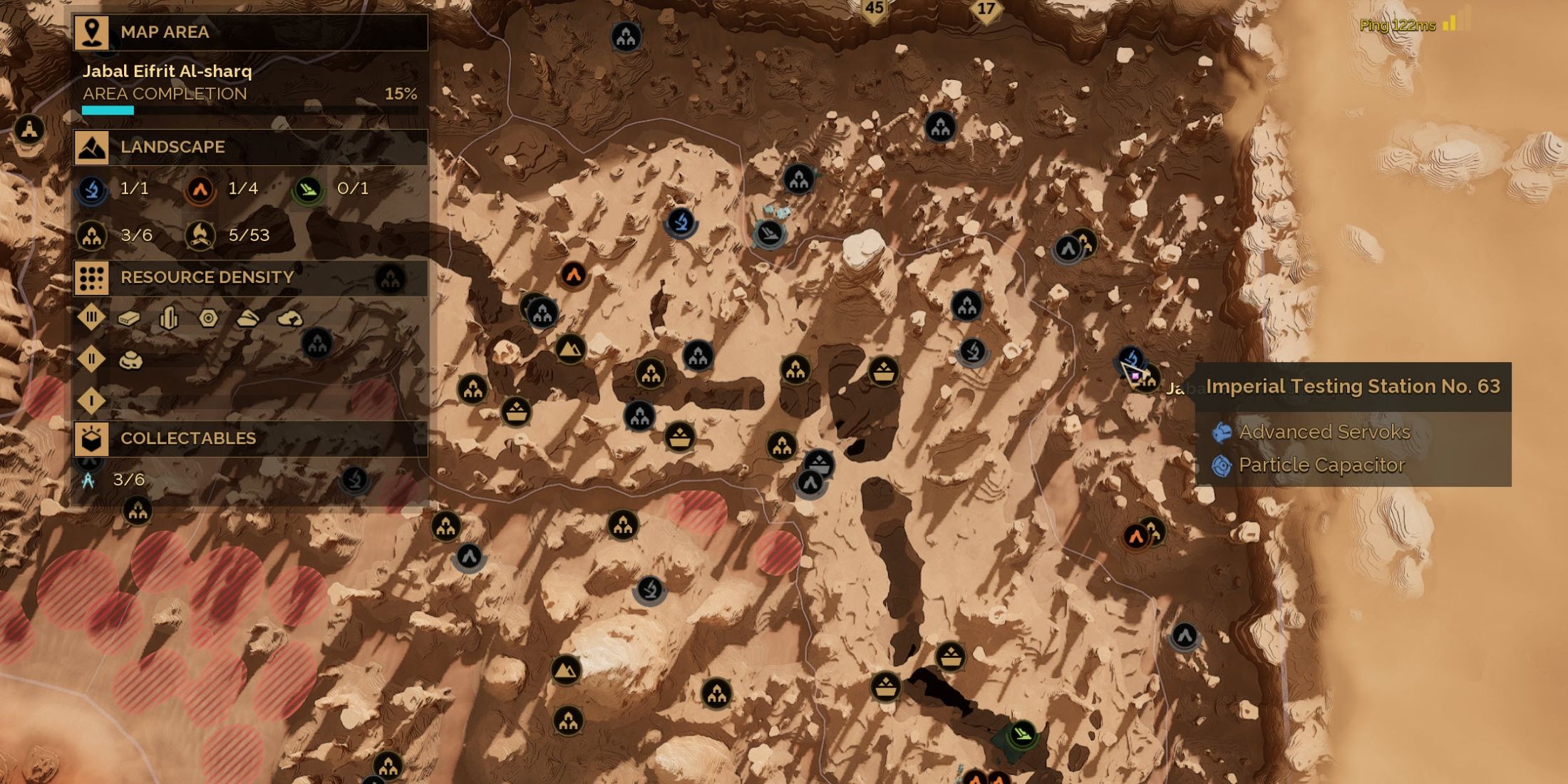Select the outpost legend icon showing 3/6
The width and height of the screenshot is (1568, 784).
point(92,235)
